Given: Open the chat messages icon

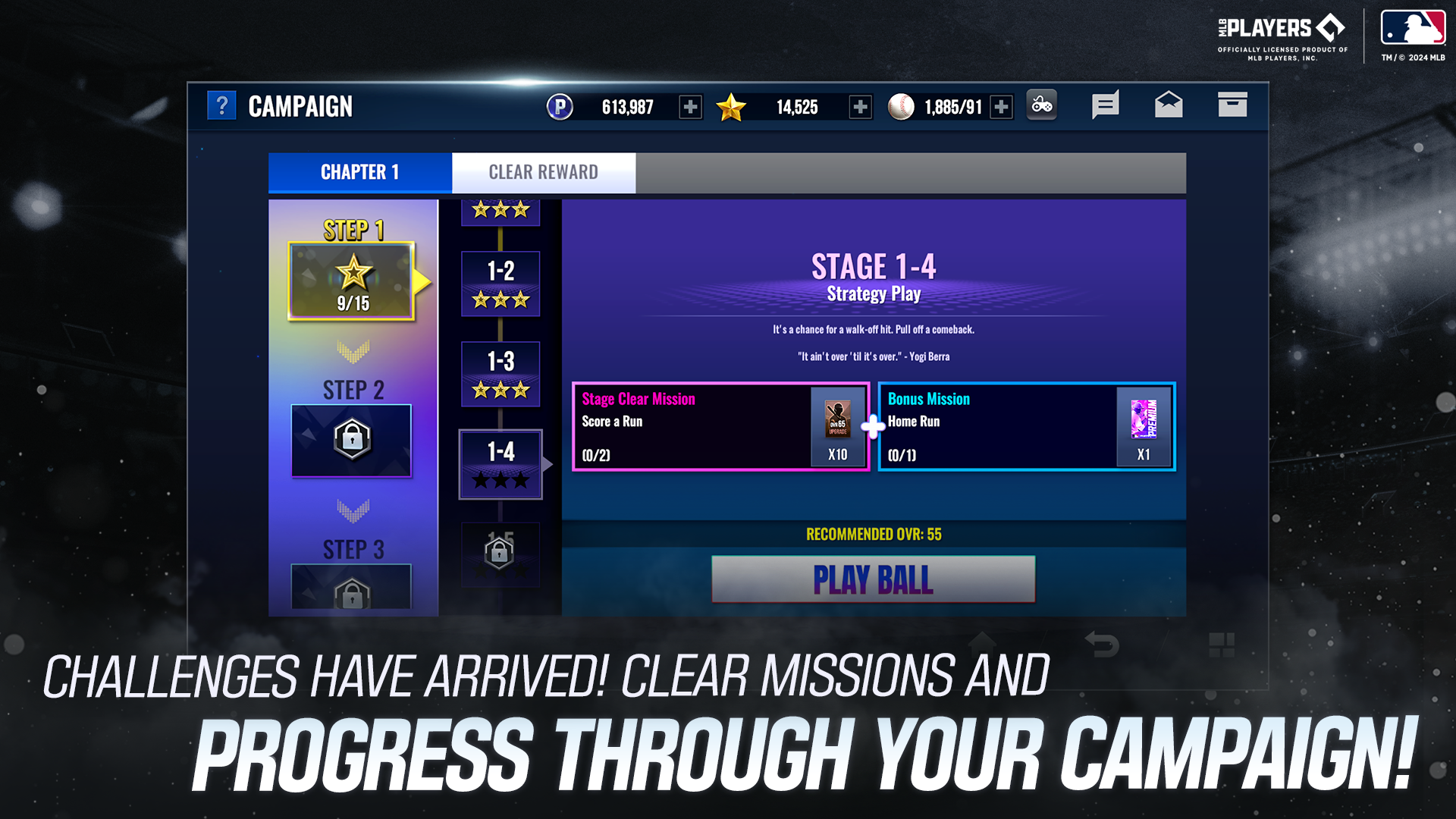Looking at the screenshot, I should point(1105,105).
